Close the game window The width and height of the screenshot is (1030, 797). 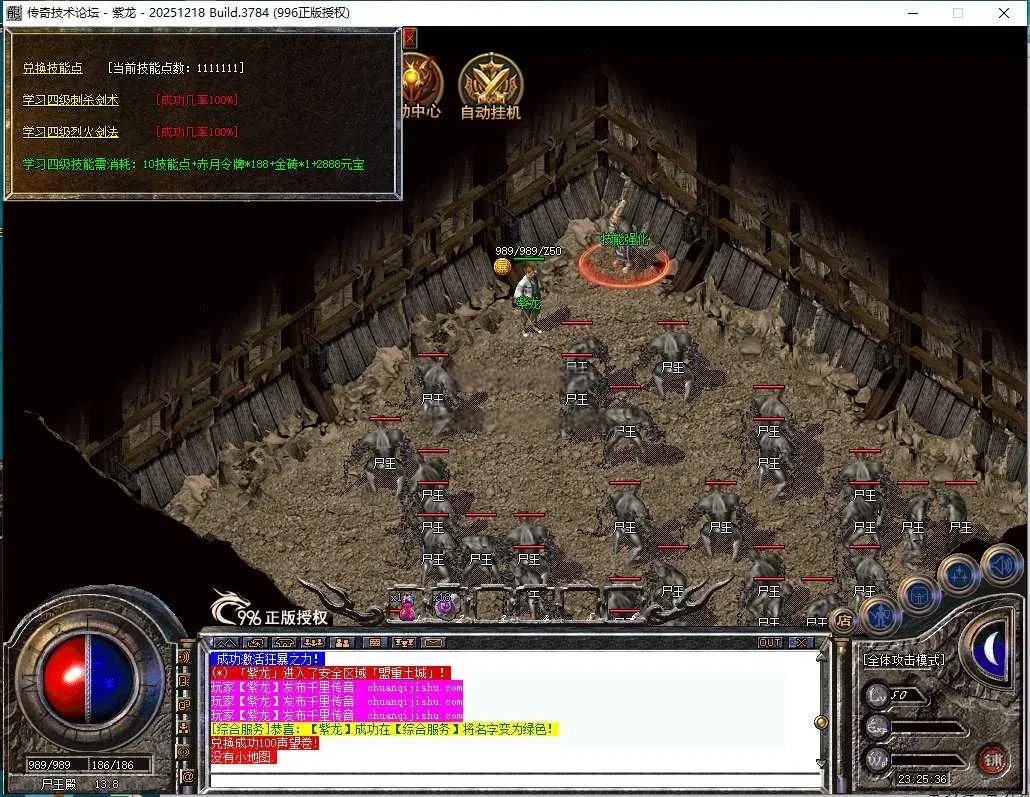click(x=1004, y=13)
